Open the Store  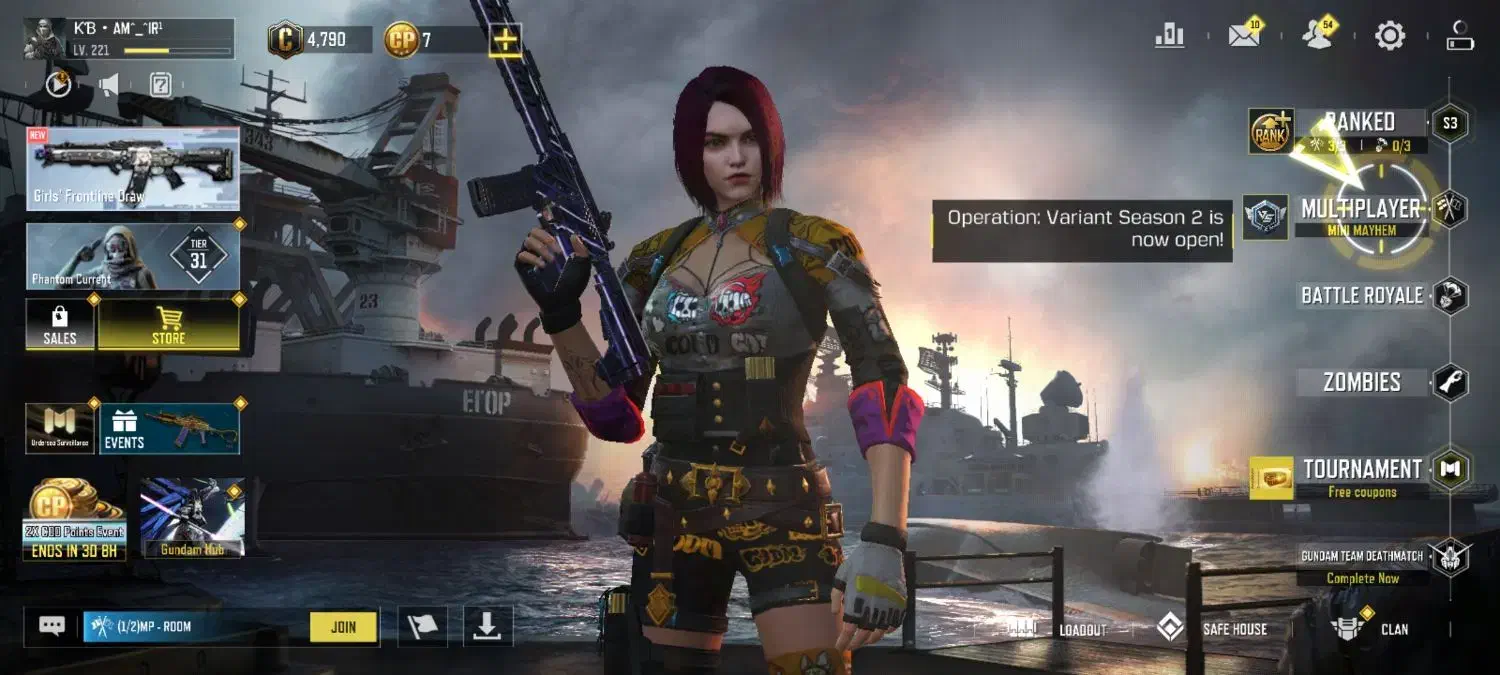pyautogui.click(x=168, y=325)
